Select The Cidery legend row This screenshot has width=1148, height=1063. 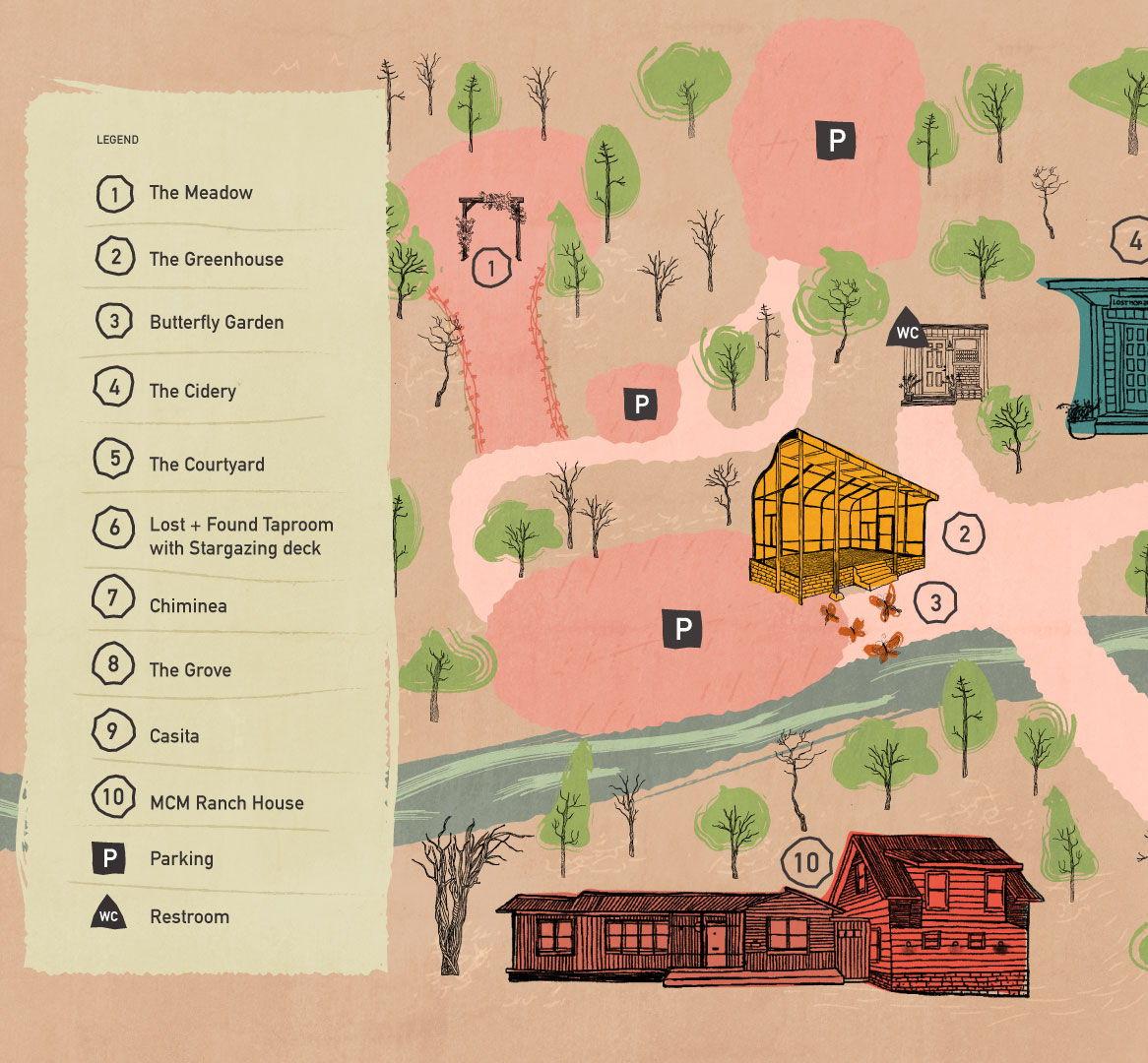coord(192,391)
